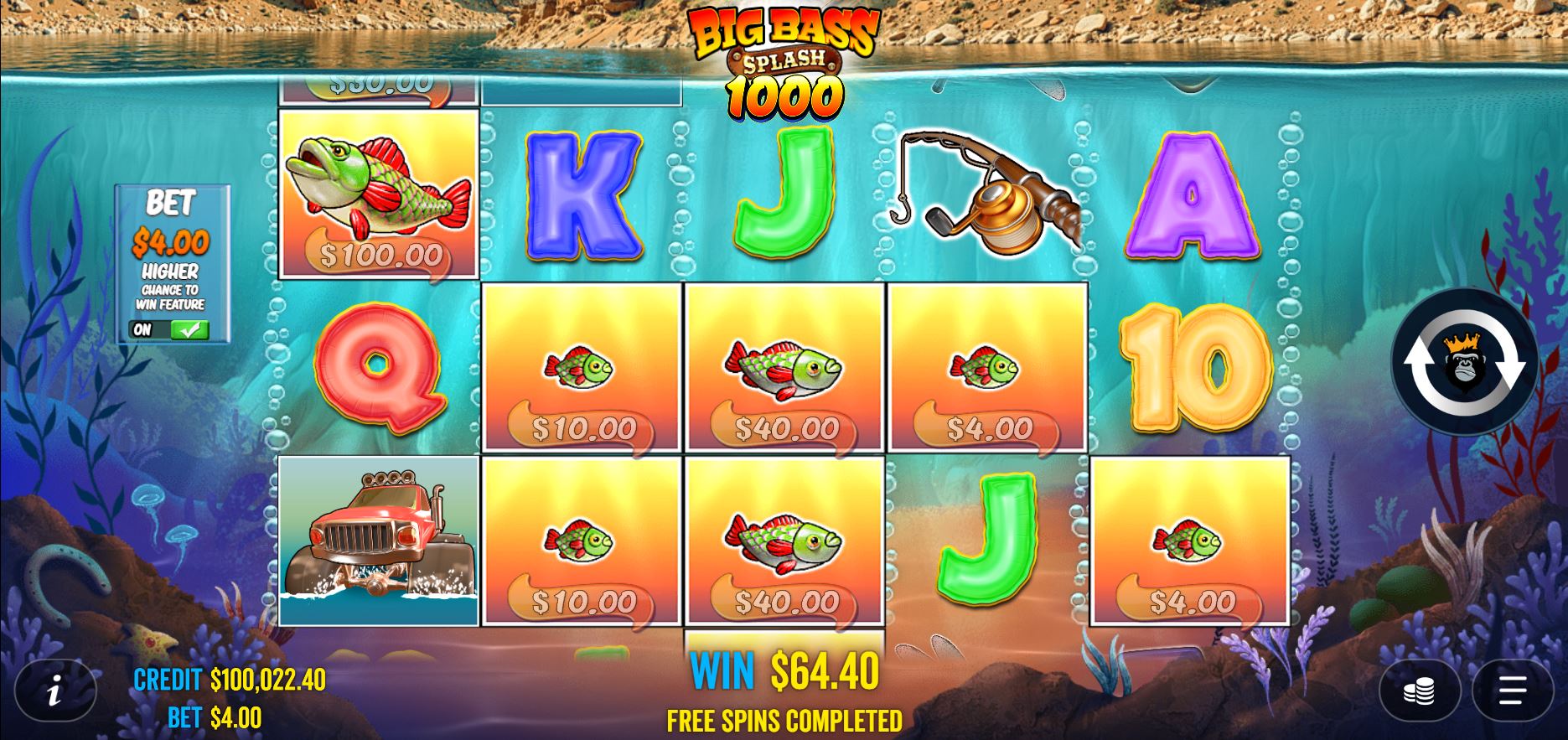Open the hamburger menu

point(1512,691)
